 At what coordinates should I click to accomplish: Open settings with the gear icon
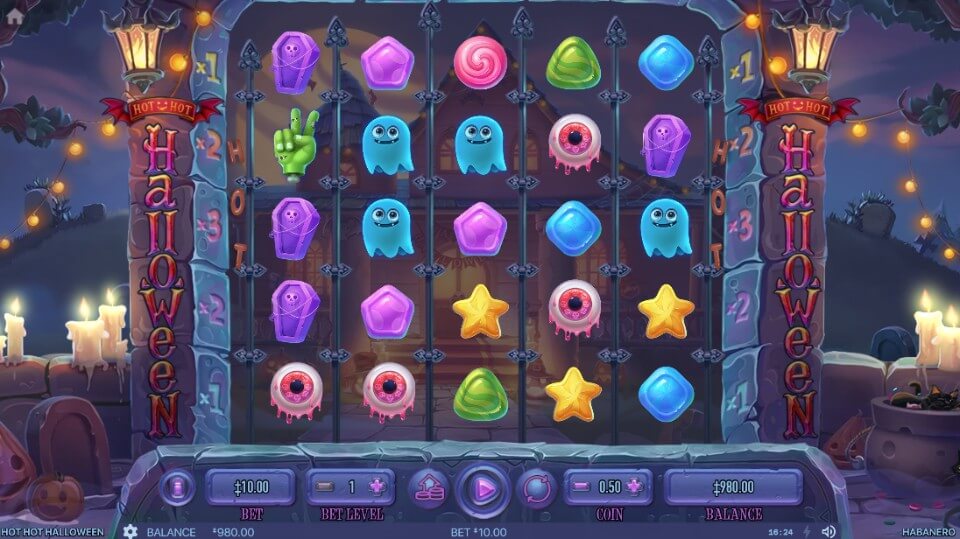pos(129,531)
